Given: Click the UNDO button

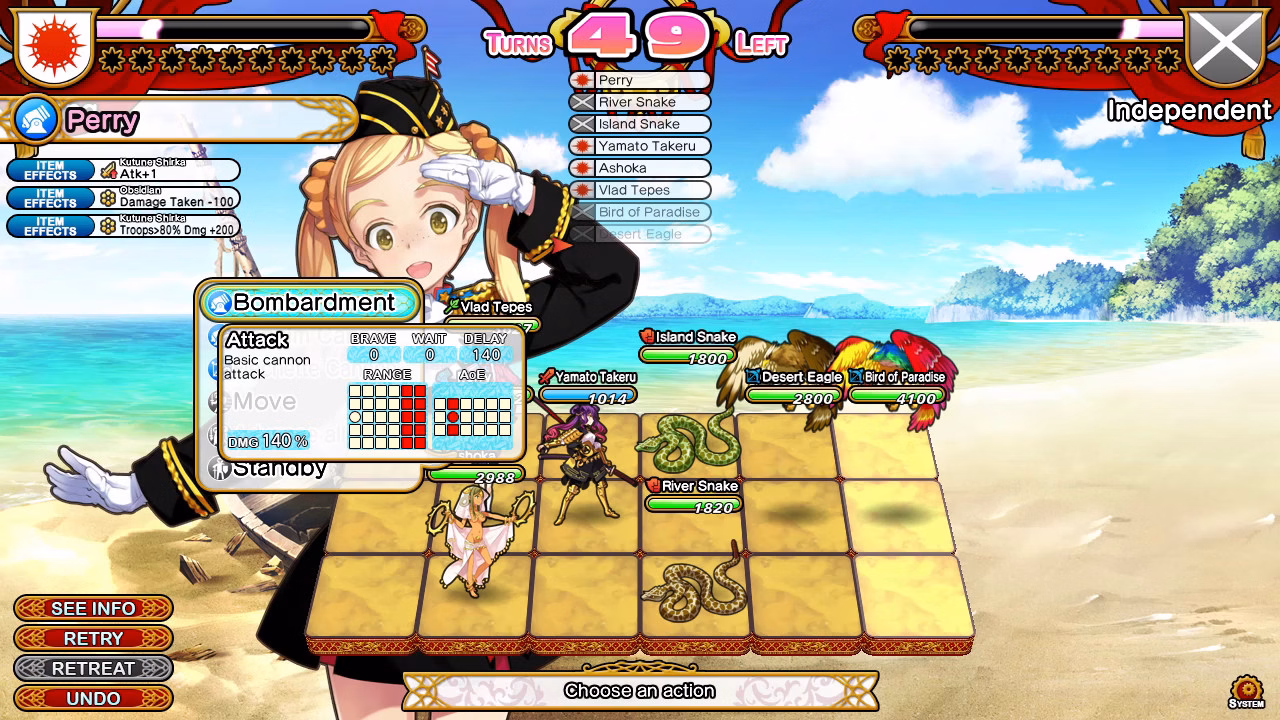Looking at the screenshot, I should (92, 698).
